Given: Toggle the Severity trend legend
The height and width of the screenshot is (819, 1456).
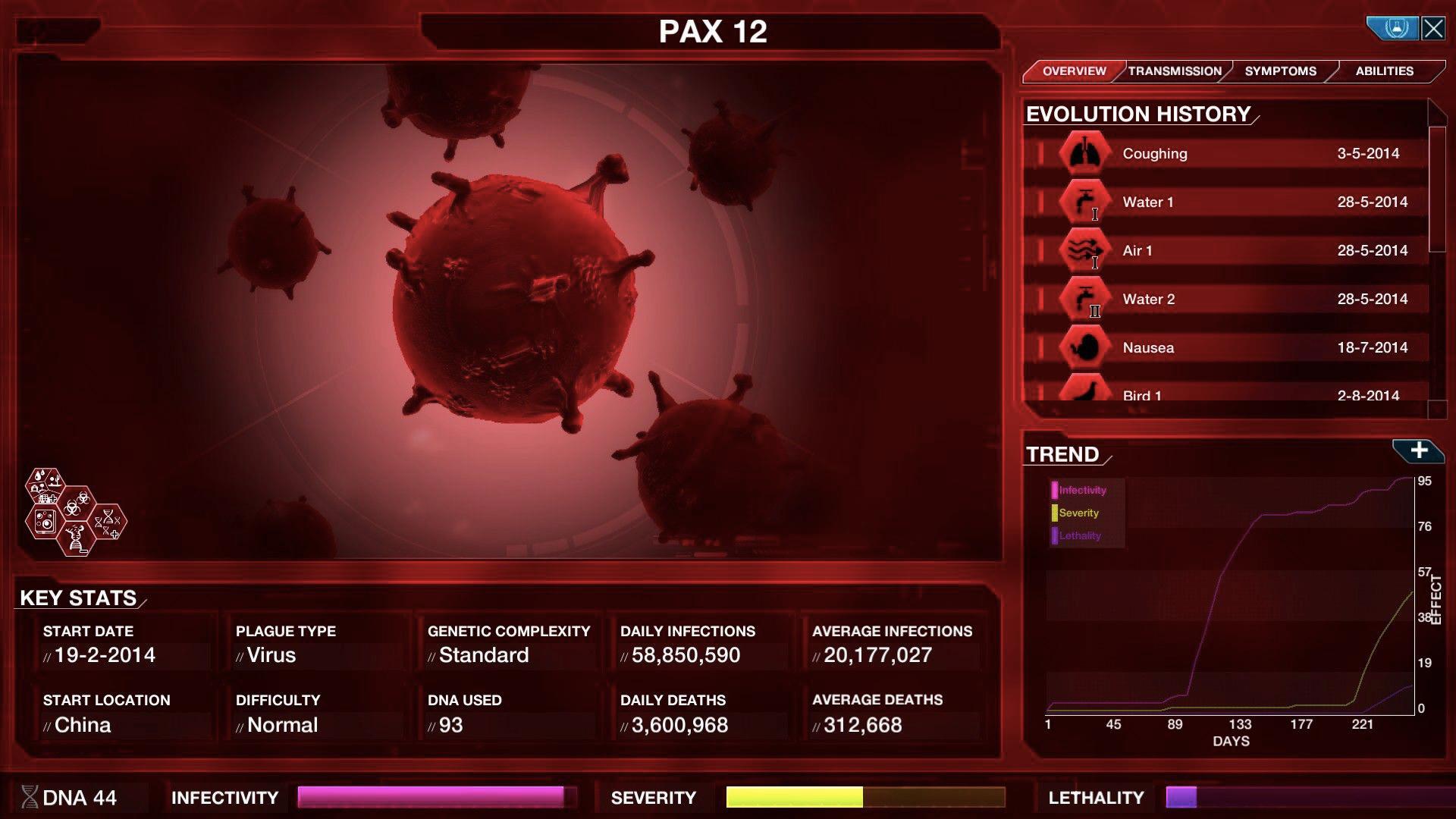Looking at the screenshot, I should pos(1078,513).
